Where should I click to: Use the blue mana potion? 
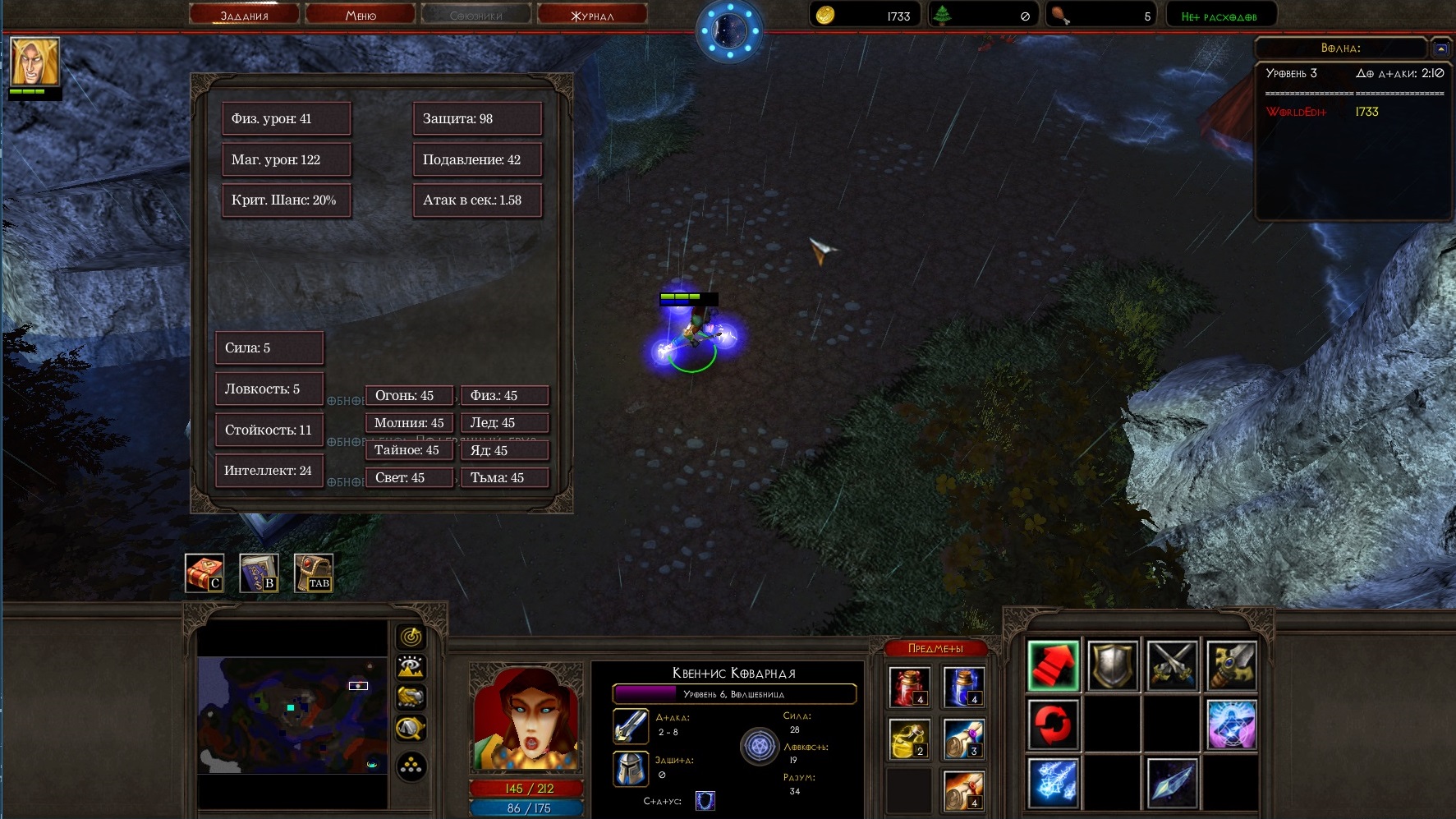[963, 688]
